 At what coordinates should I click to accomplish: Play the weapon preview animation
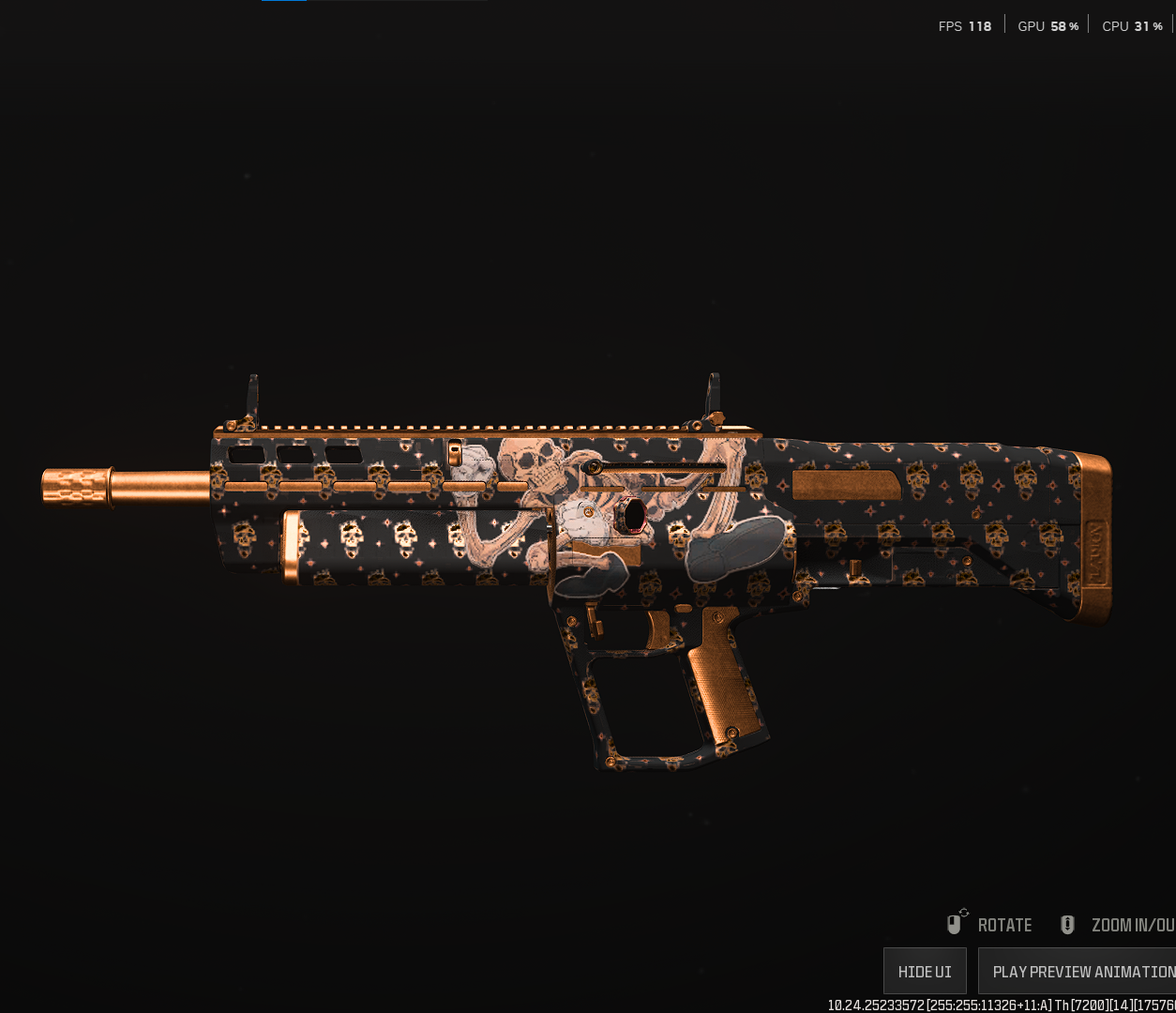(1078, 971)
